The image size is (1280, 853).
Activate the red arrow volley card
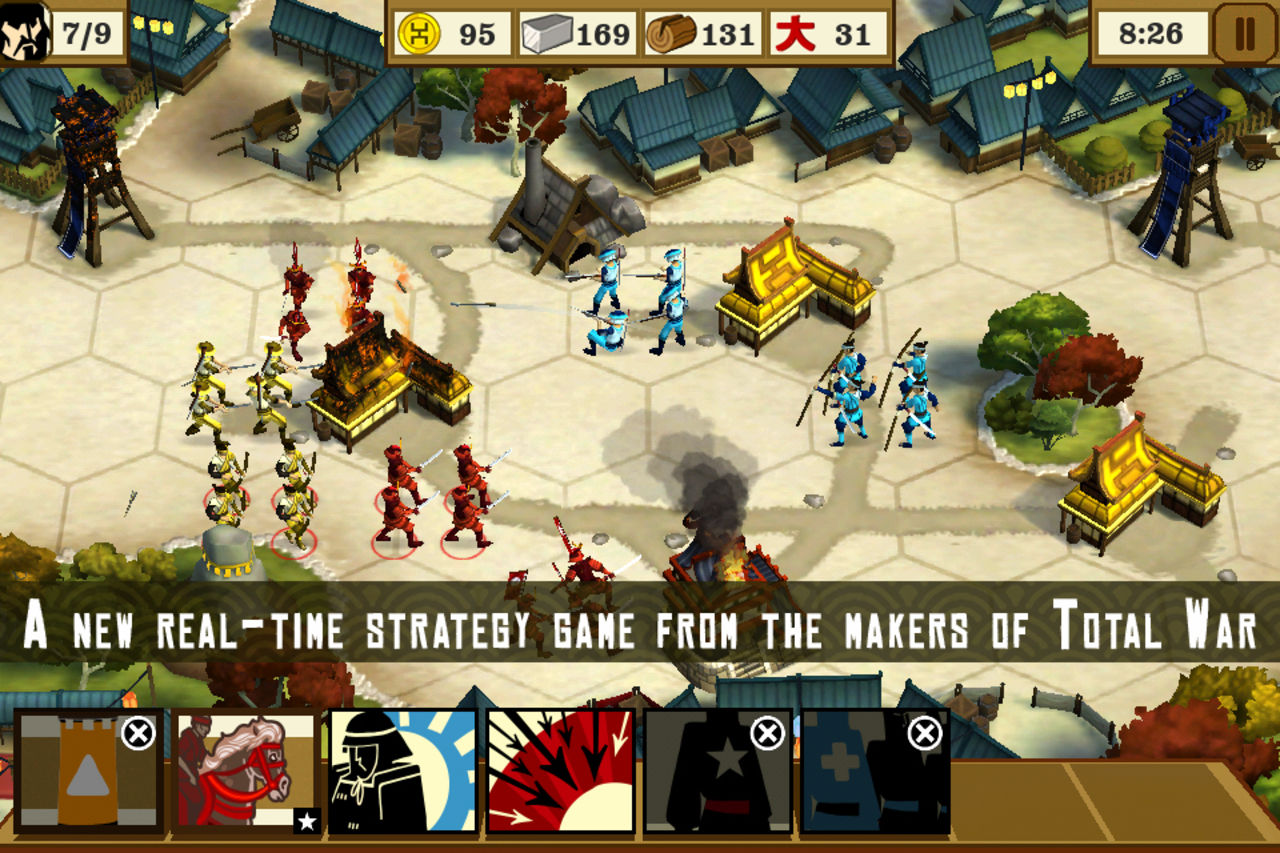pos(560,771)
